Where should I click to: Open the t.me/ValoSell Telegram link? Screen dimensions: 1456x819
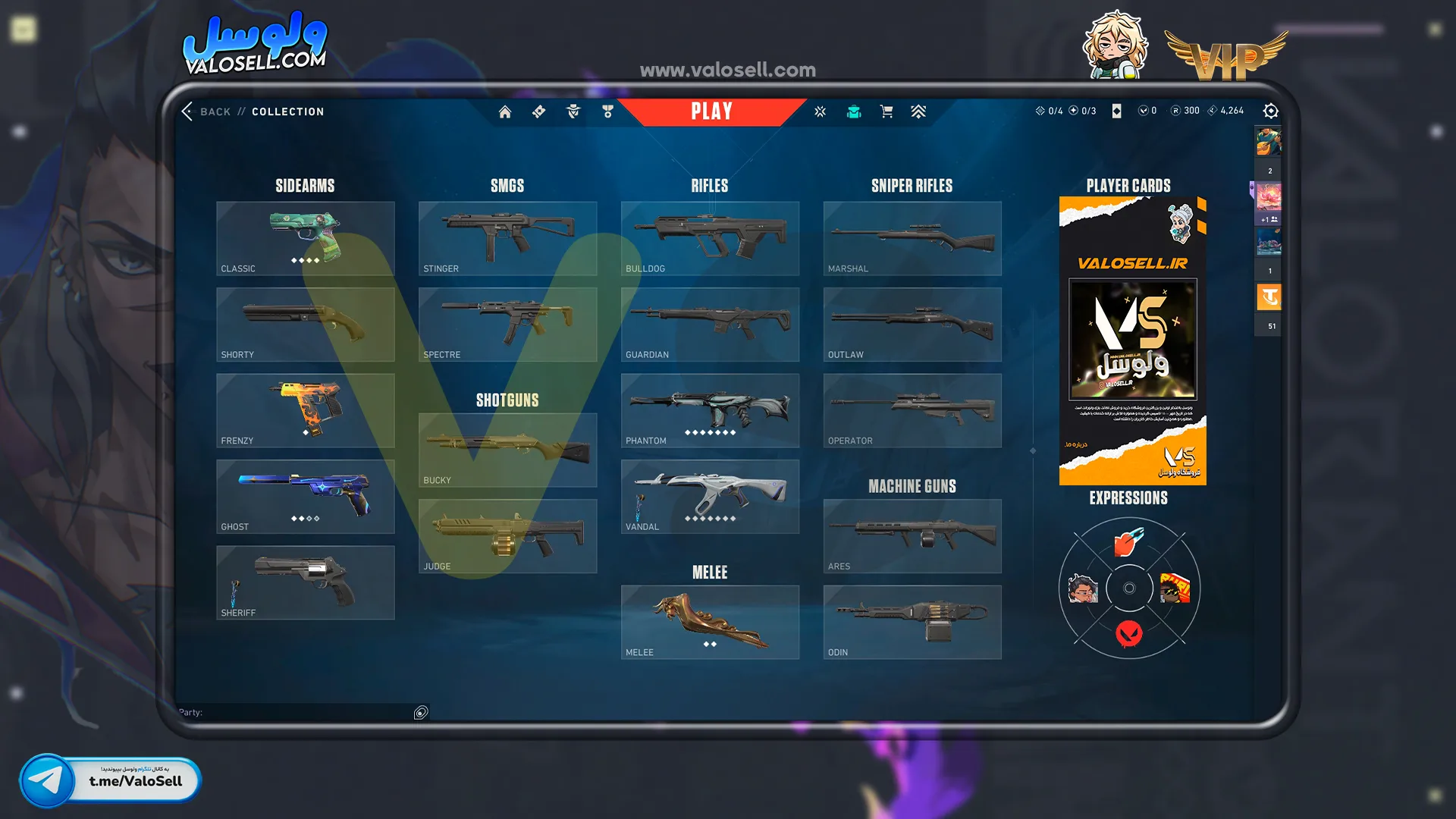pyautogui.click(x=110, y=780)
